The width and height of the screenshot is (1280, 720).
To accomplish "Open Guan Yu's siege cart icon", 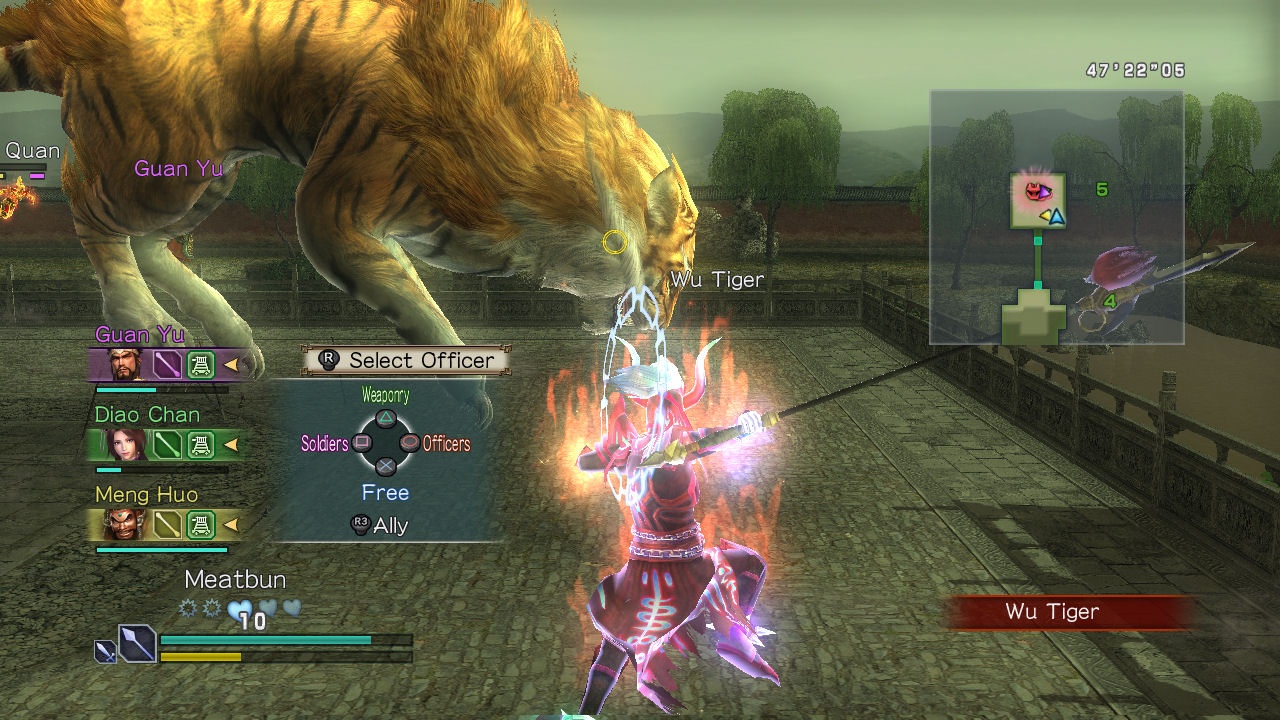I will (x=201, y=365).
